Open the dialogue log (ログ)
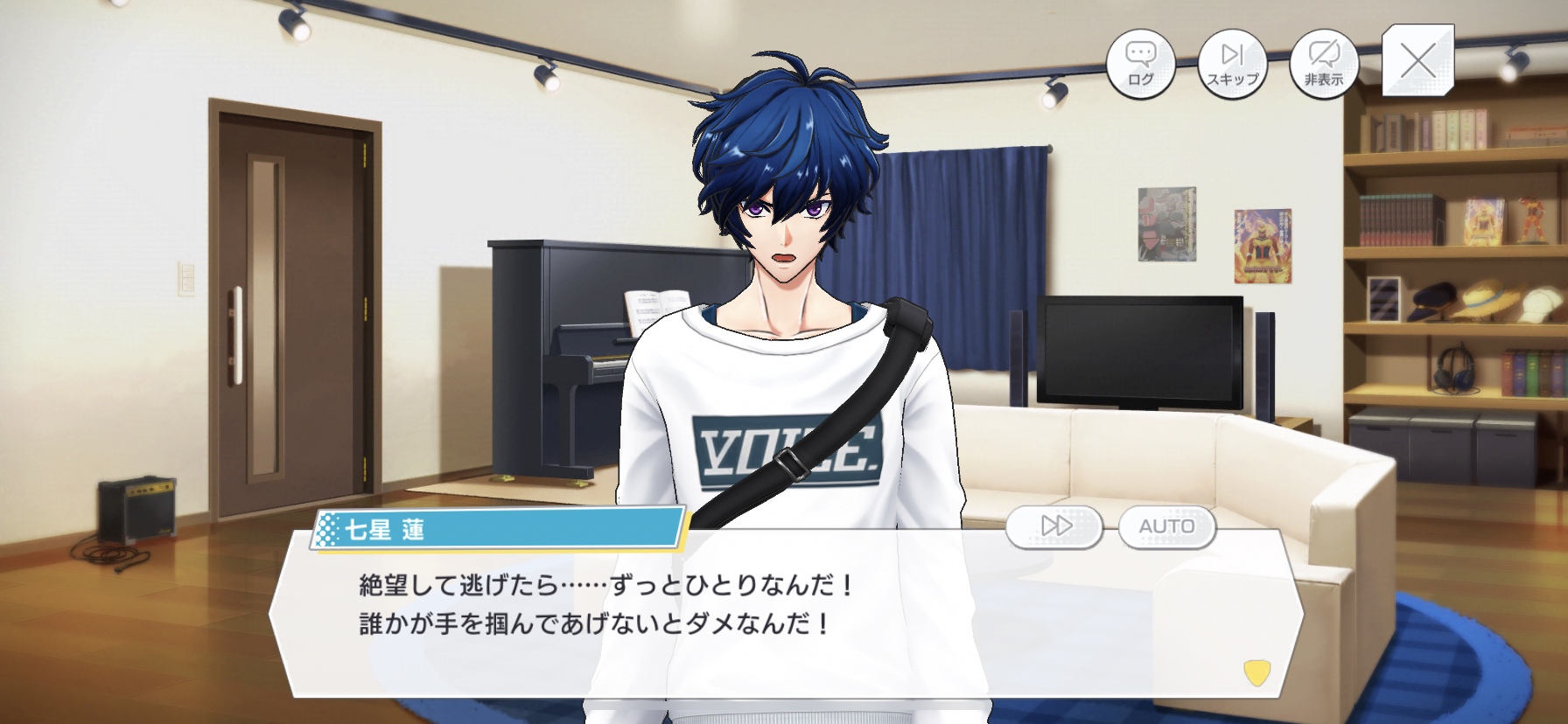 1140,63
